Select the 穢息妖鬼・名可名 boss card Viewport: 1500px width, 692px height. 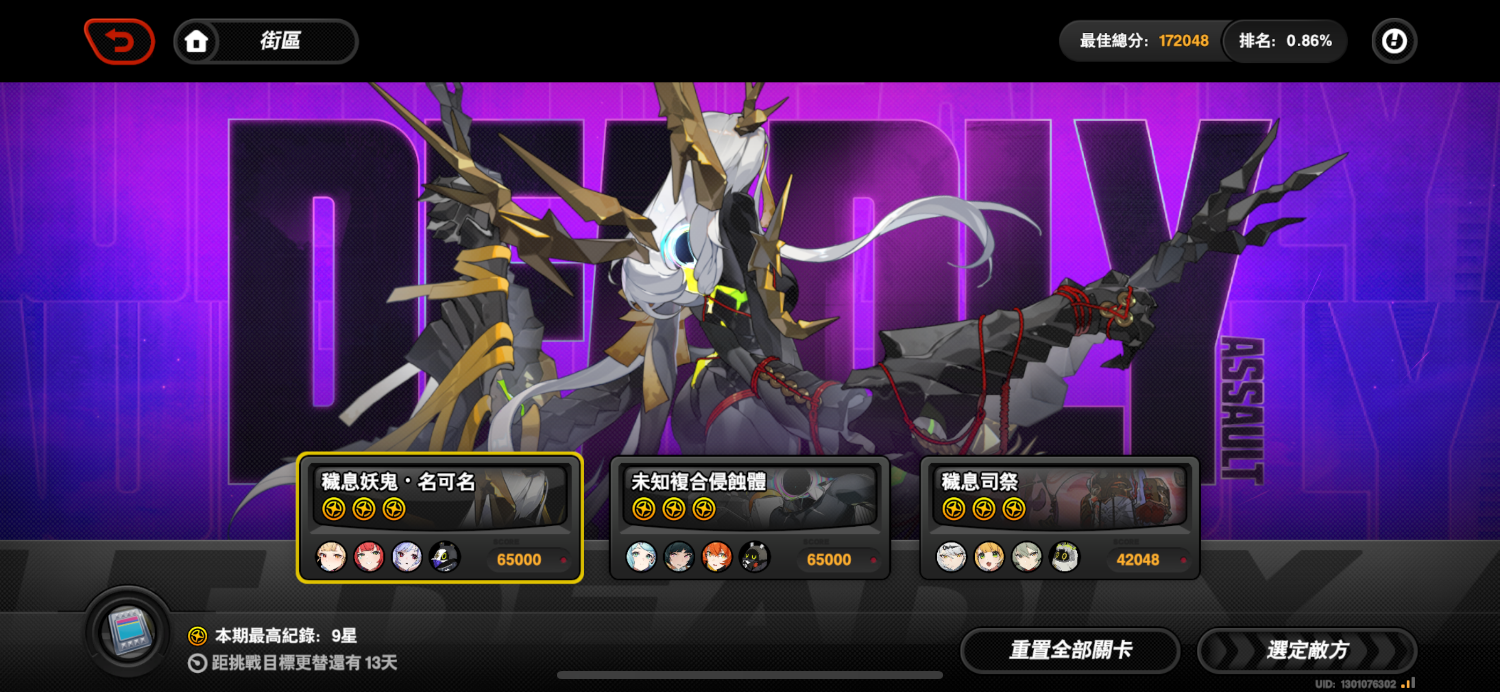tap(439, 517)
